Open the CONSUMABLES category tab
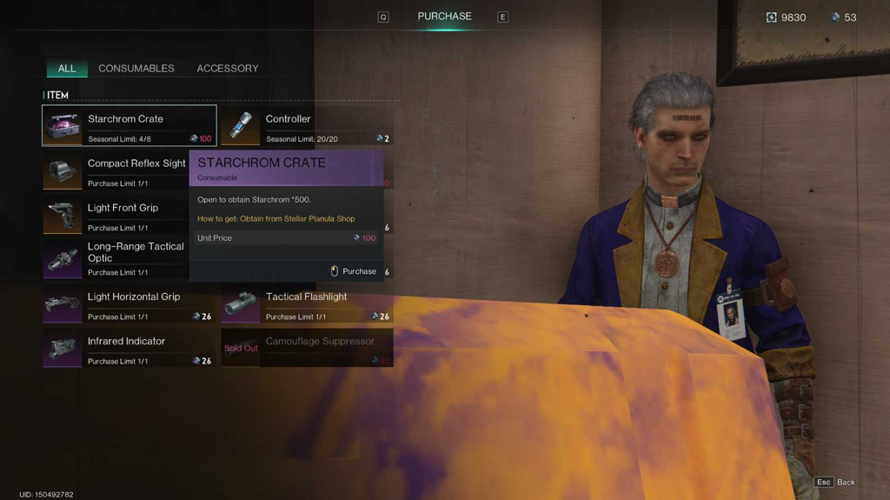The image size is (890, 500). click(136, 68)
